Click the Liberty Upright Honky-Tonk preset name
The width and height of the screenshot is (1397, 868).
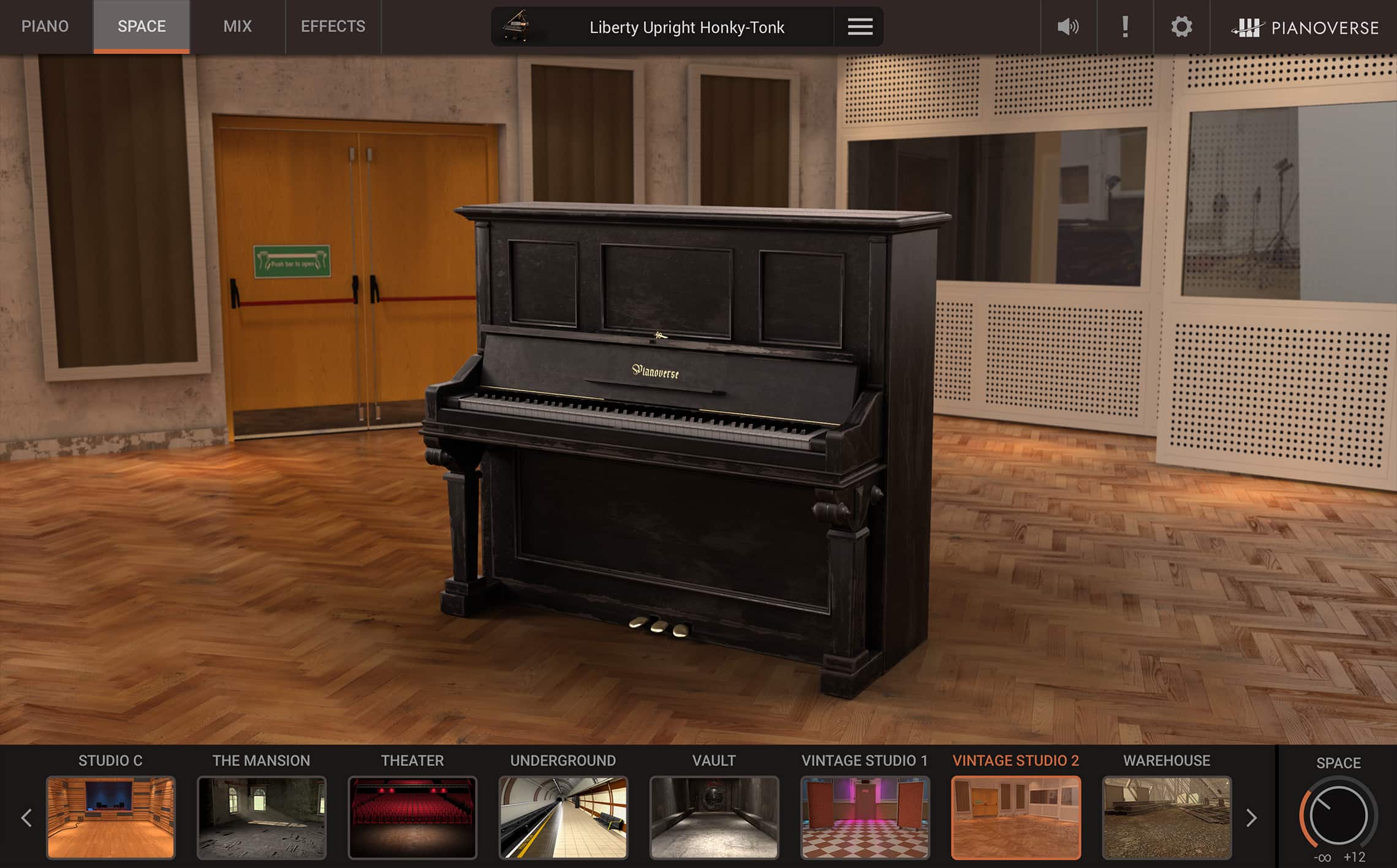(x=688, y=28)
